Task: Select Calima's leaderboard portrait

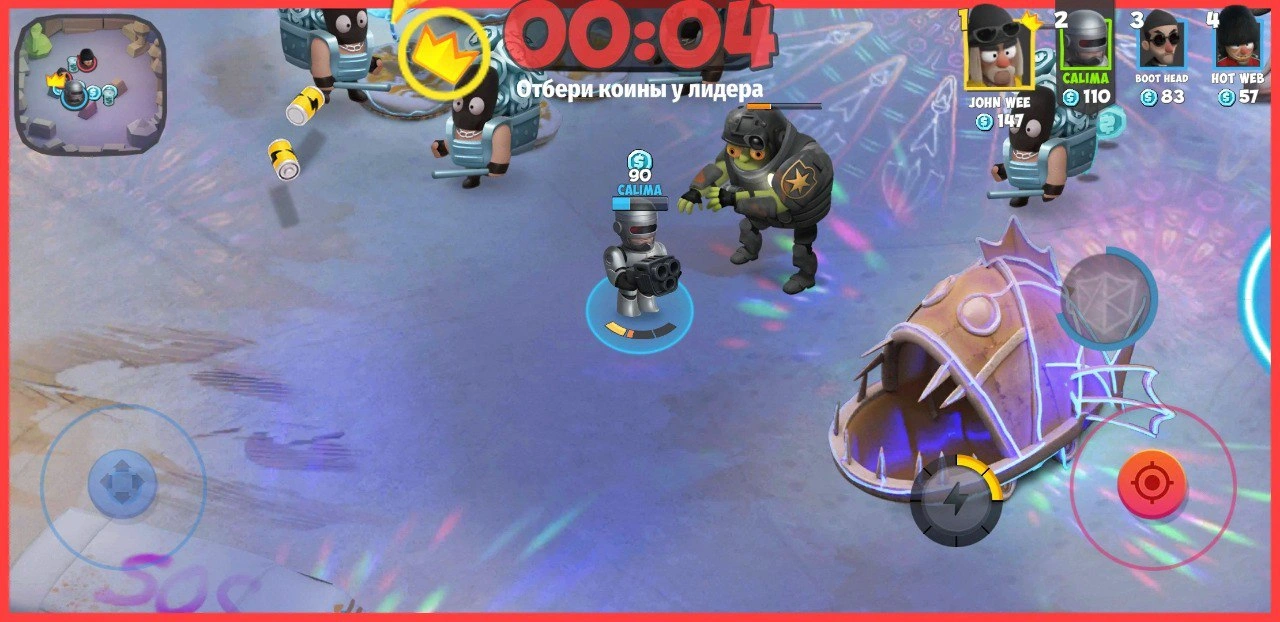Action: point(1086,40)
